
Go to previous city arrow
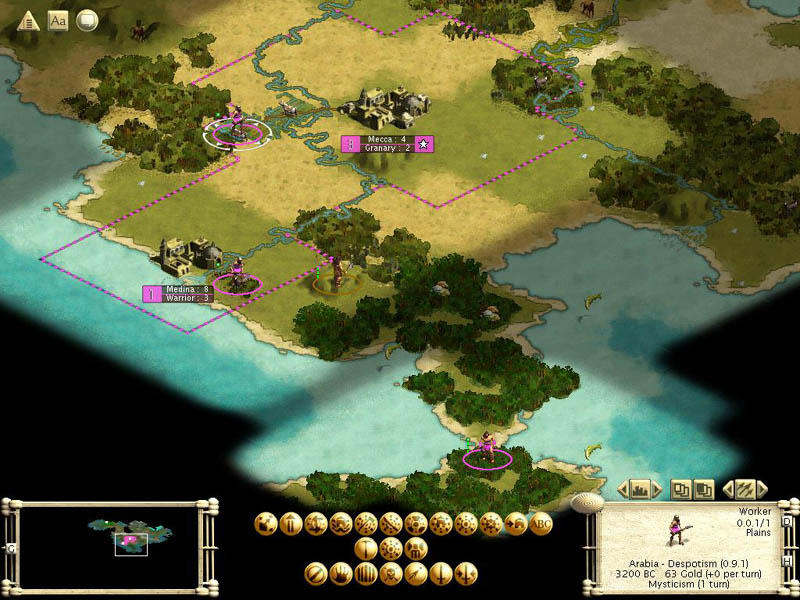point(622,489)
